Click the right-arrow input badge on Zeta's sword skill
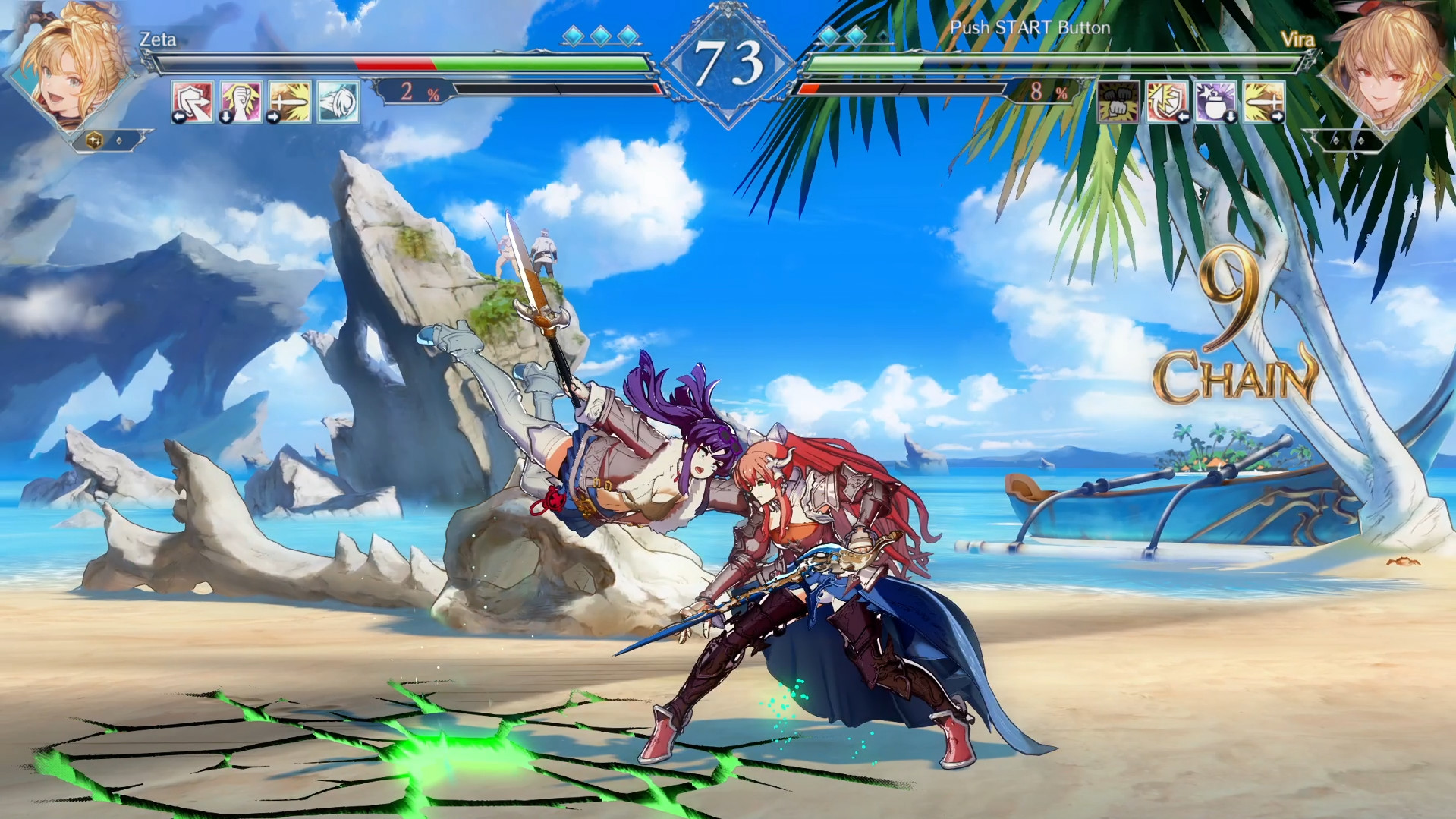The height and width of the screenshot is (819, 1456). click(272, 118)
